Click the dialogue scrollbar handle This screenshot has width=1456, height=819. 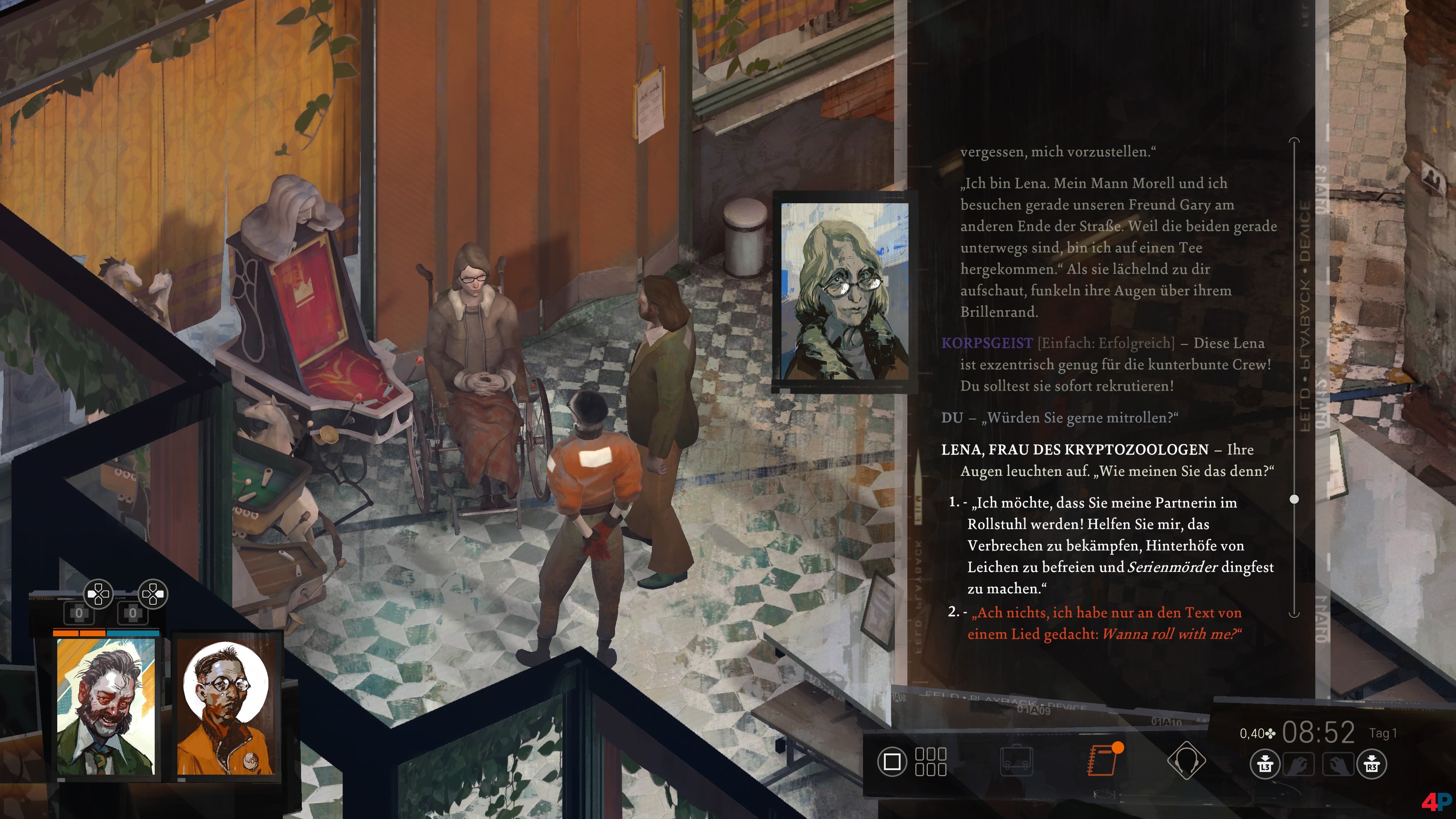[x=1294, y=499]
